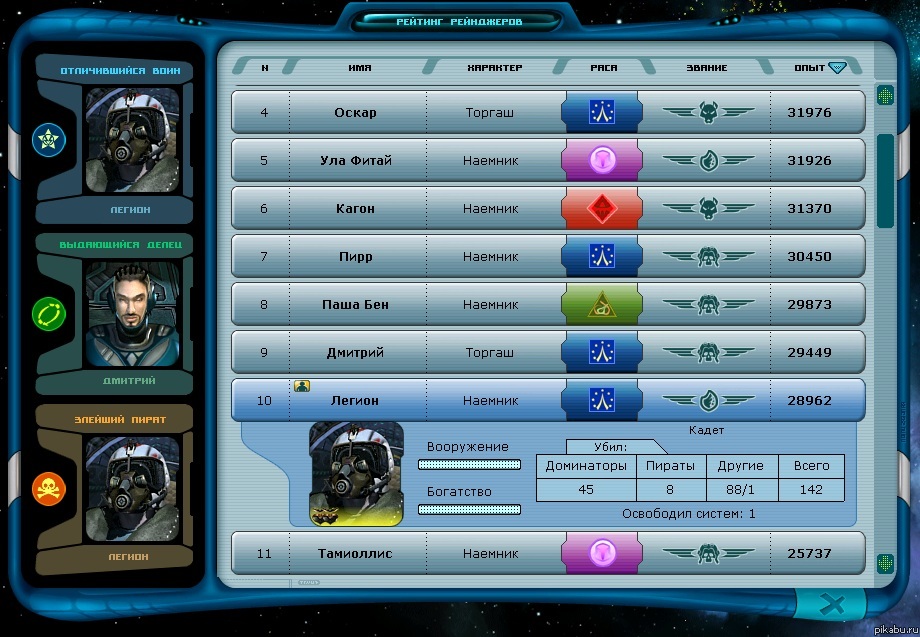Select the Пирр ranking row
This screenshot has width=920, height=637.
click(x=547, y=257)
